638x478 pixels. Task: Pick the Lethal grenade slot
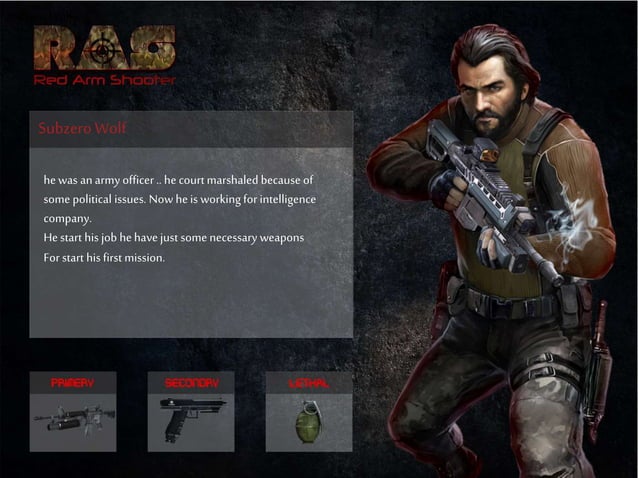point(308,411)
